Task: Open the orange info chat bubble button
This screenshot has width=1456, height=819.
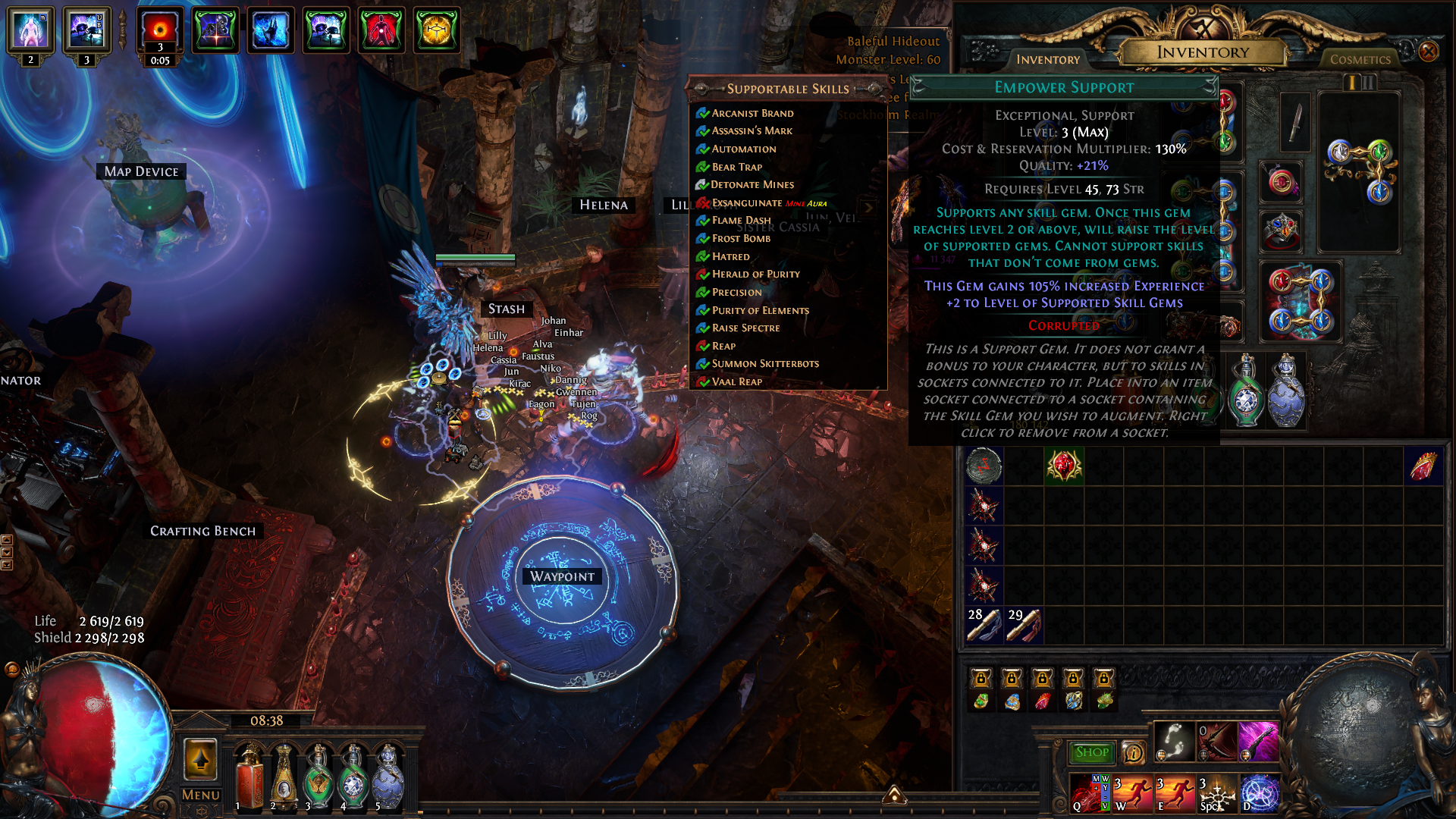Action: point(1134,752)
